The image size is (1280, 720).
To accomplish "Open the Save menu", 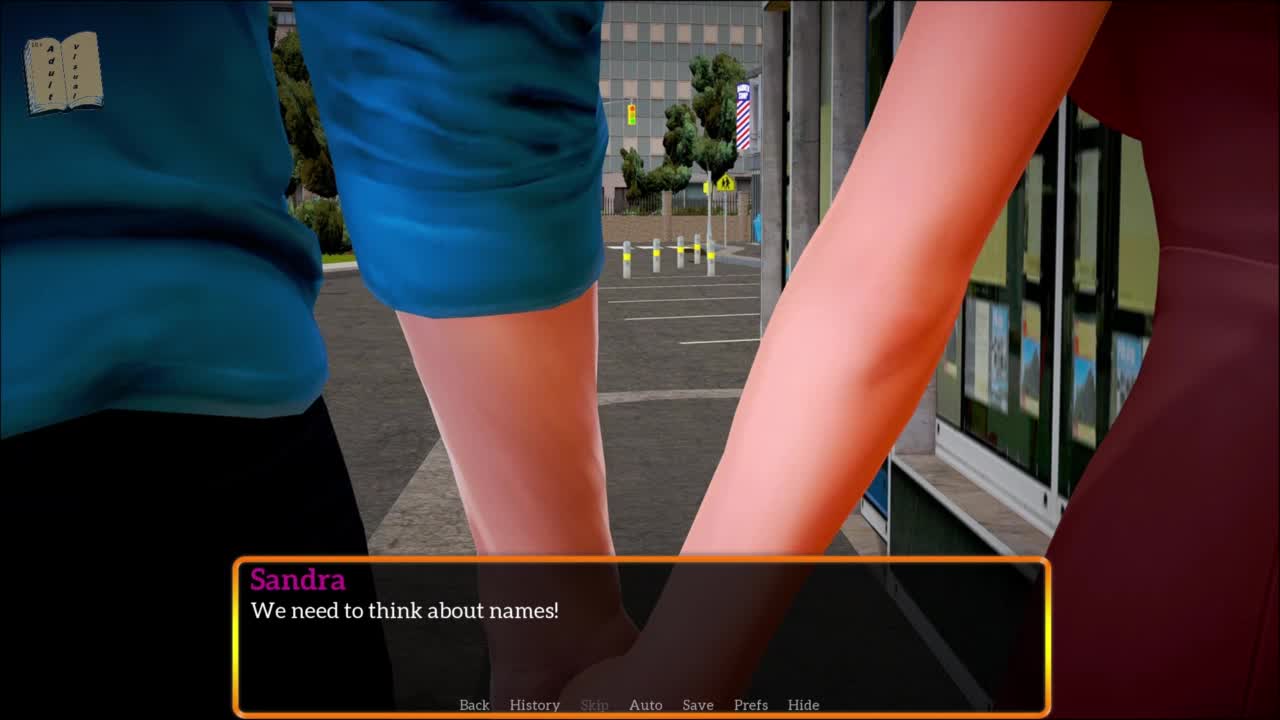I will pyautogui.click(x=697, y=705).
